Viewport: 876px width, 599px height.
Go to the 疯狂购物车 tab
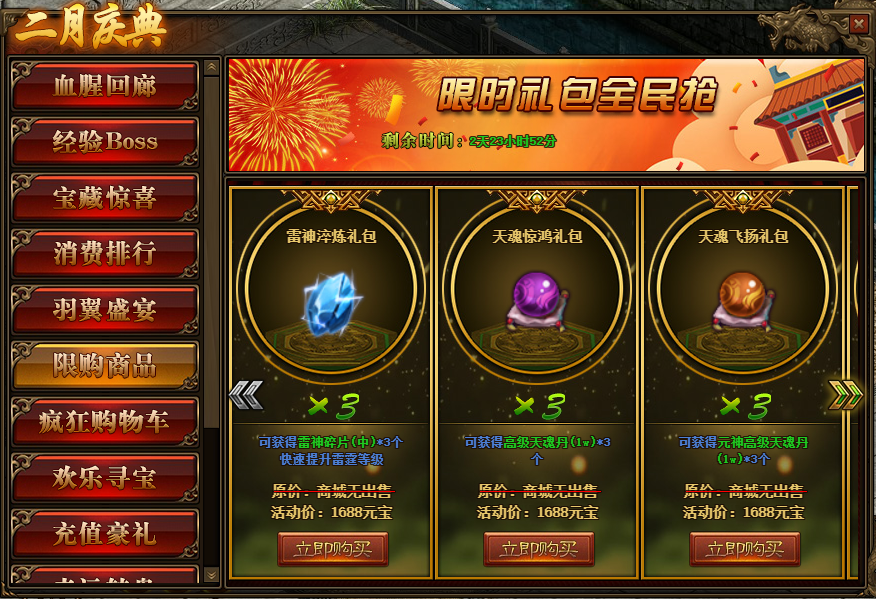[105, 422]
